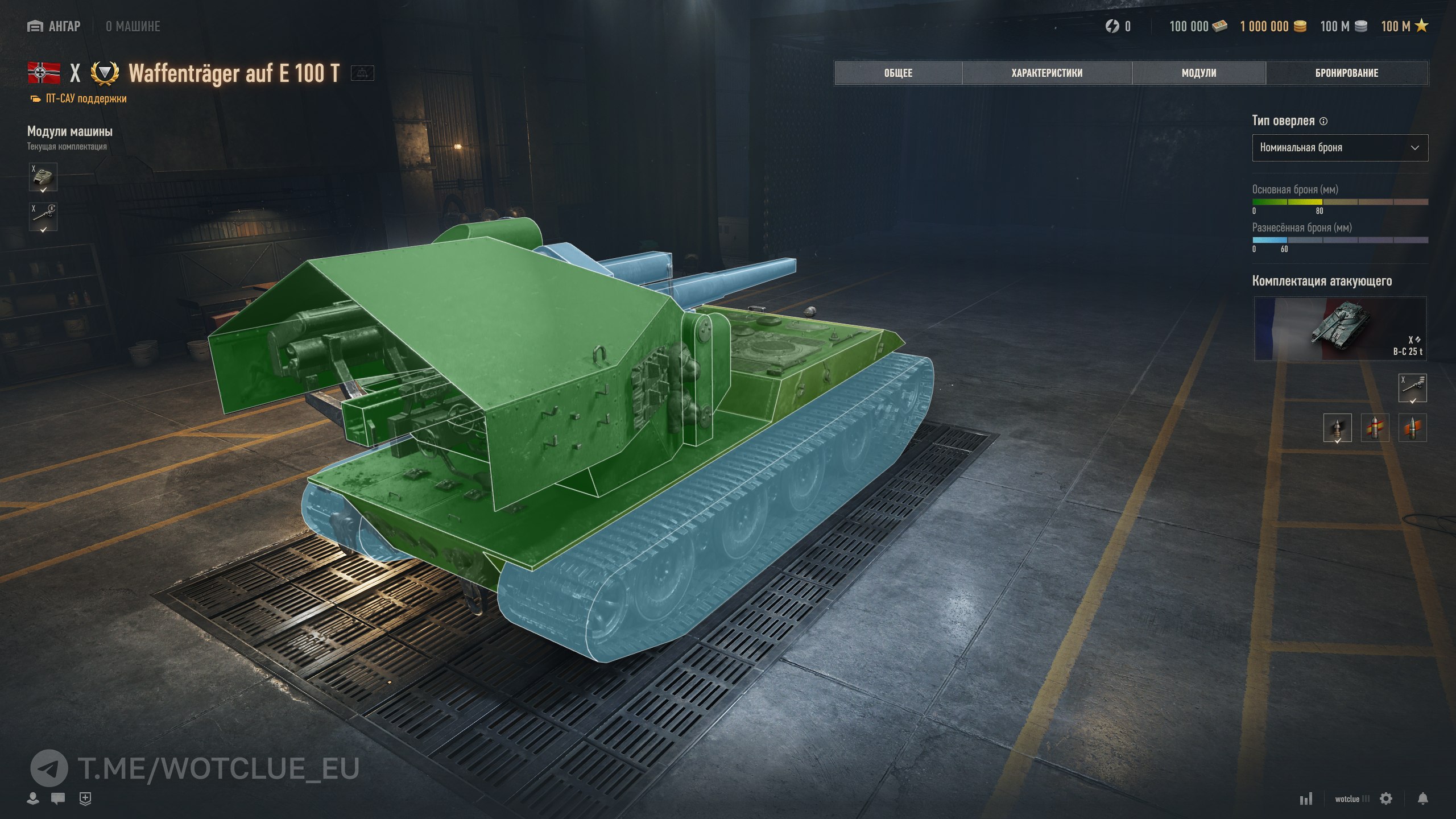Select the vehicle's tier X gun module icon
Screen dimensions: 1456x819
point(43,217)
